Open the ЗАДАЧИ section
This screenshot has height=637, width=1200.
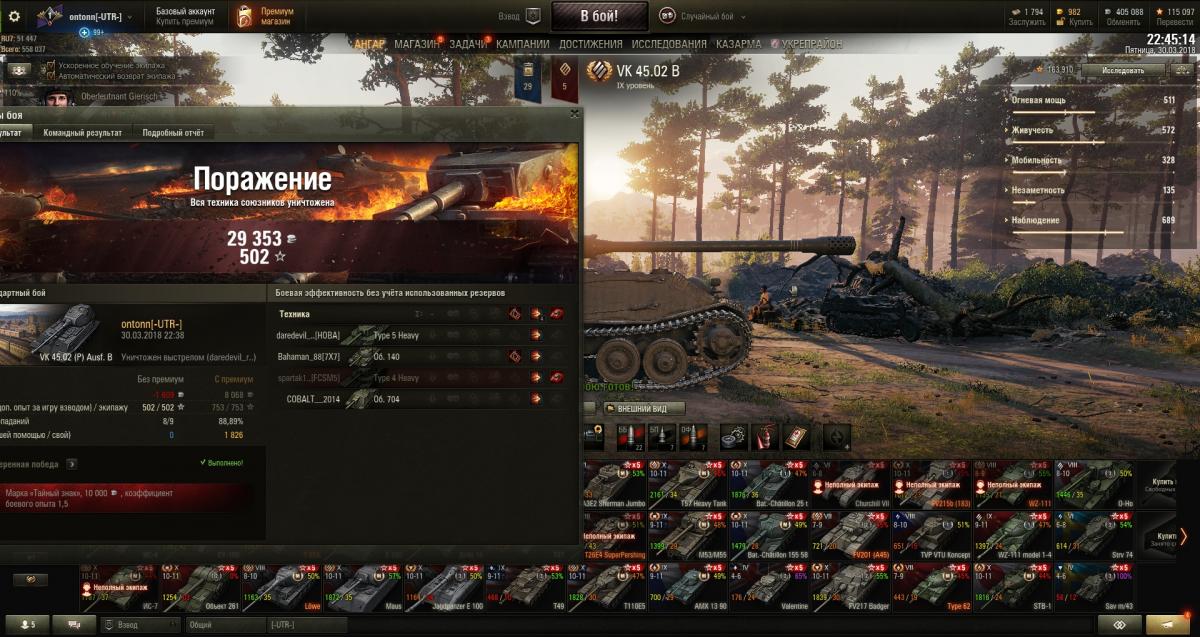(468, 44)
